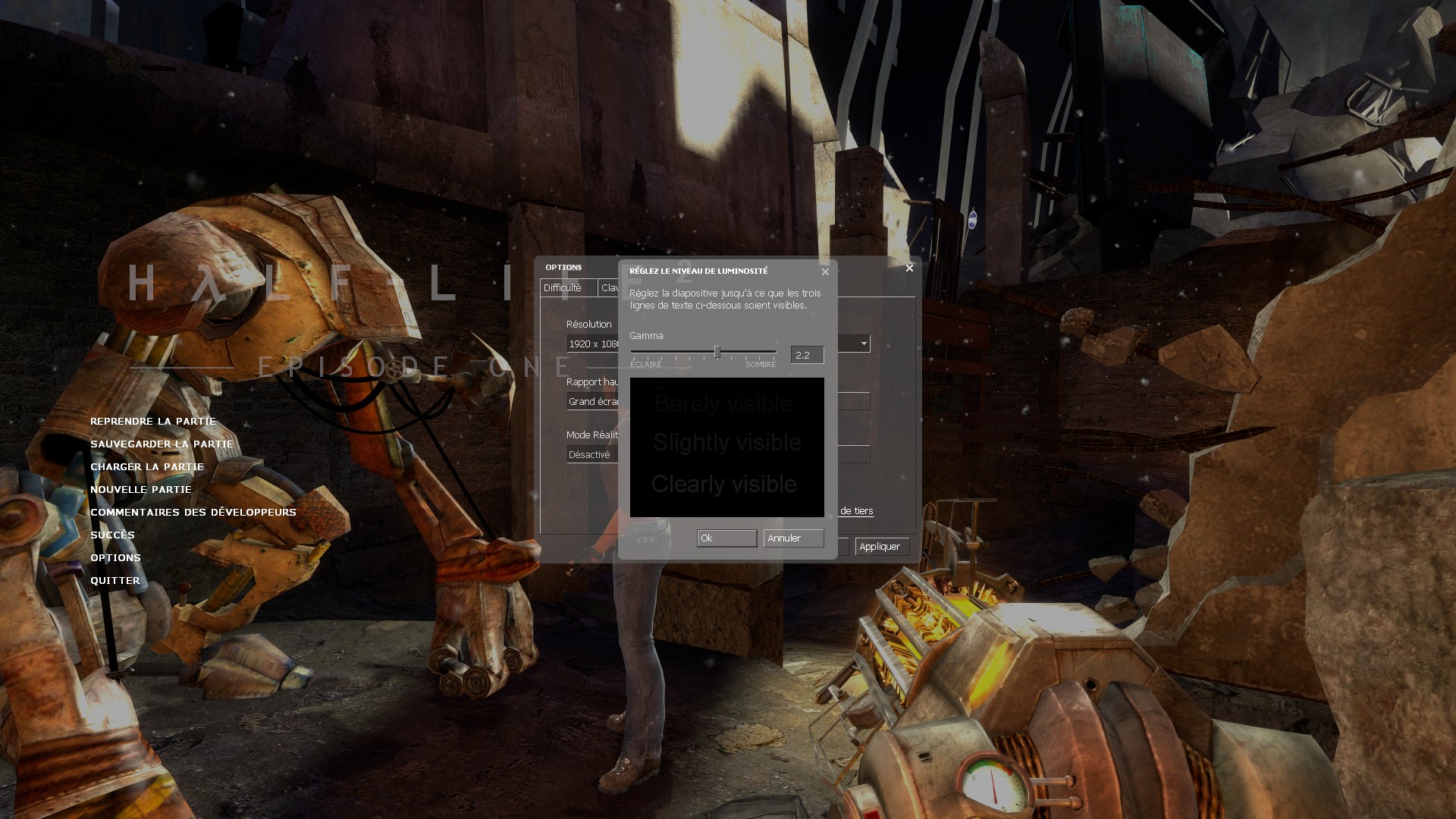Click the Gamma slider handle
Screen dimensions: 1456x819
[x=717, y=352]
